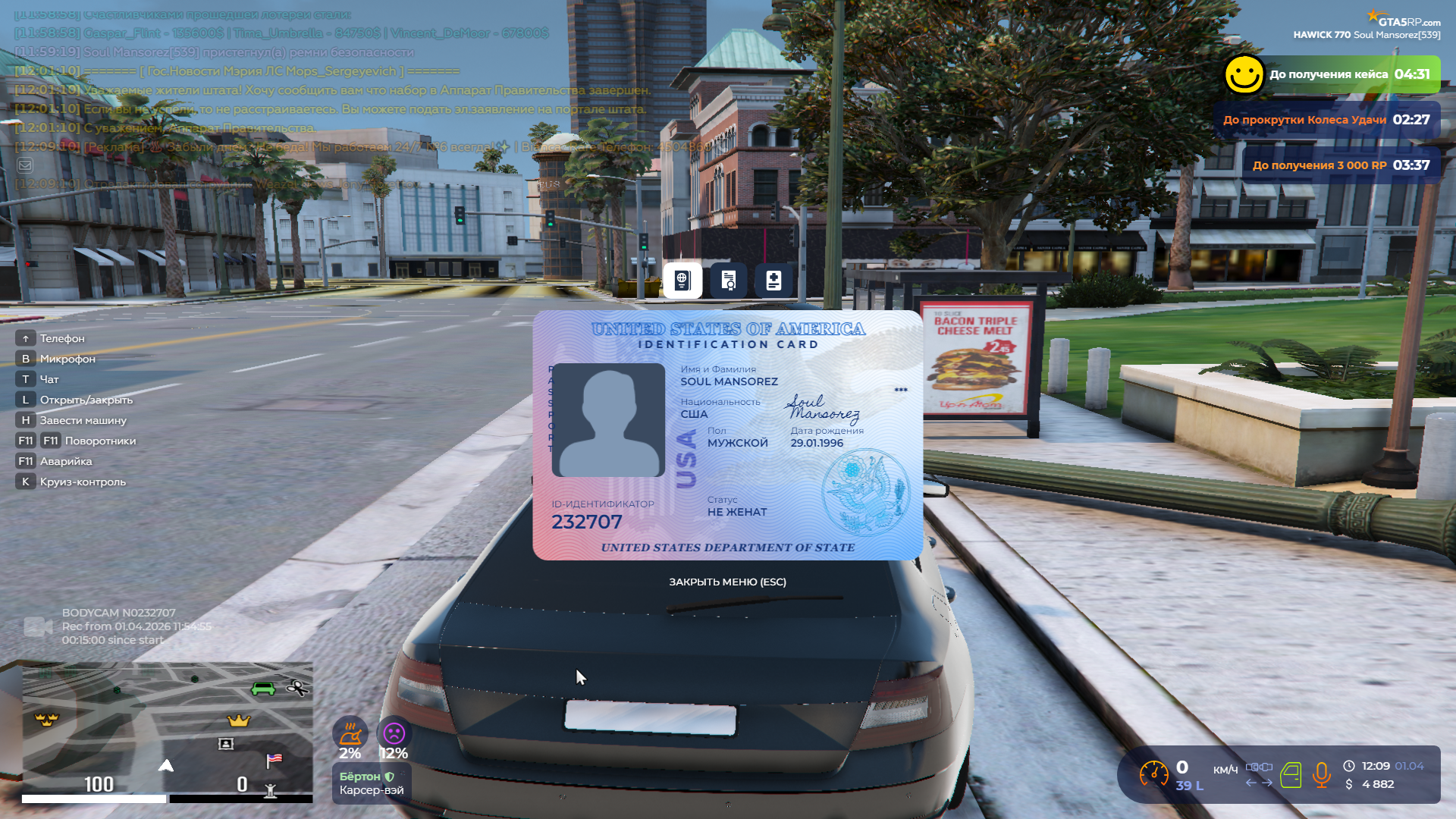The image size is (1456, 819).
Task: Click the bodycam camera icon
Action: coord(38,626)
